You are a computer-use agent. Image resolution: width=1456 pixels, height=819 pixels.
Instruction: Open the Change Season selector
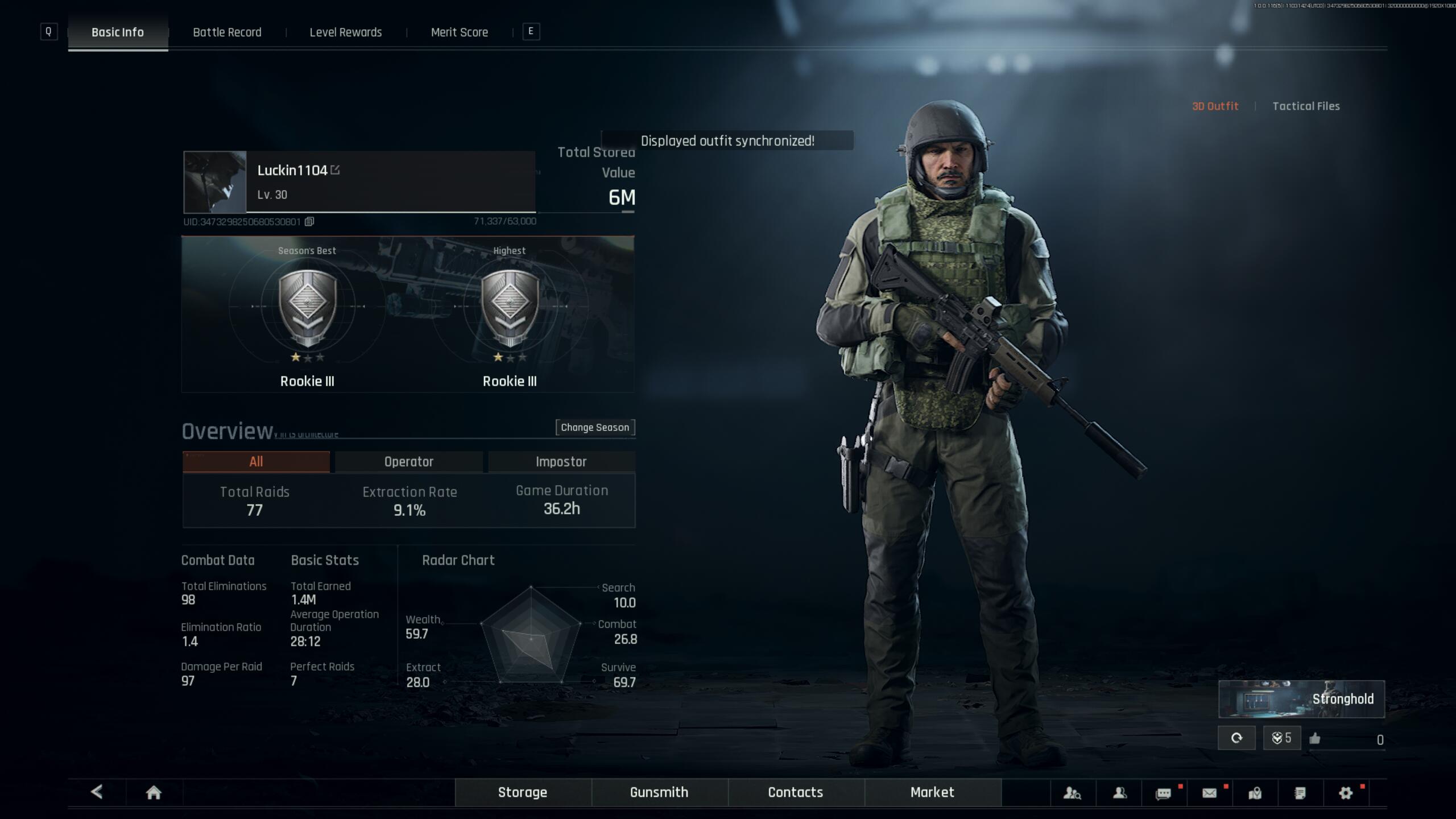pos(595,427)
